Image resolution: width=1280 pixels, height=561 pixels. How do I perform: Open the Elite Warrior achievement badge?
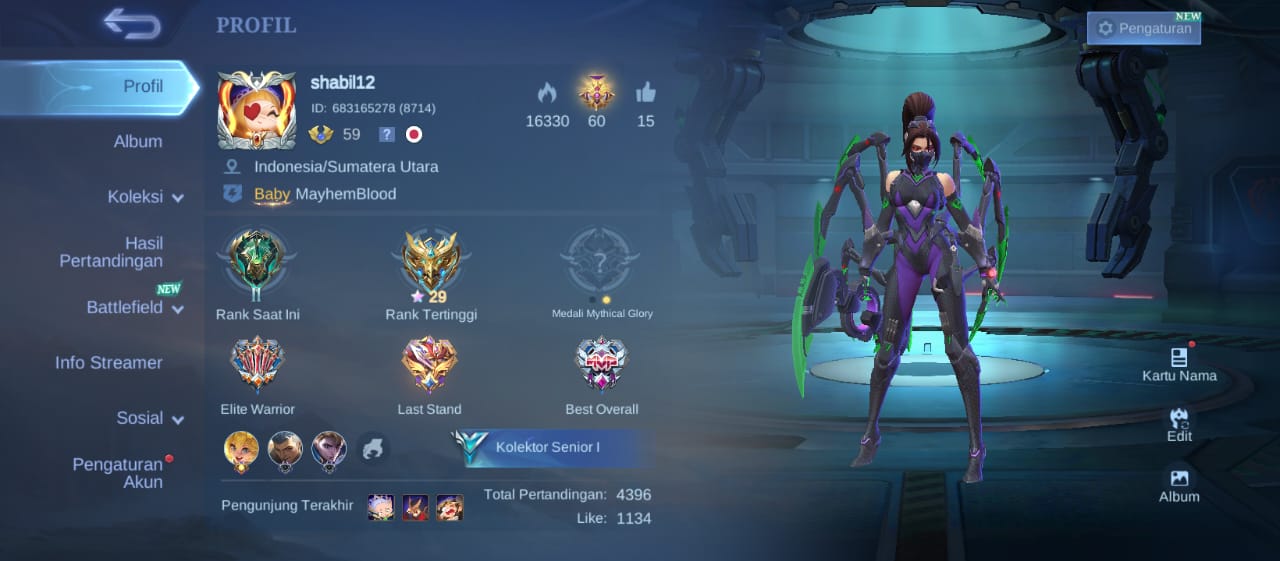pyautogui.click(x=257, y=364)
